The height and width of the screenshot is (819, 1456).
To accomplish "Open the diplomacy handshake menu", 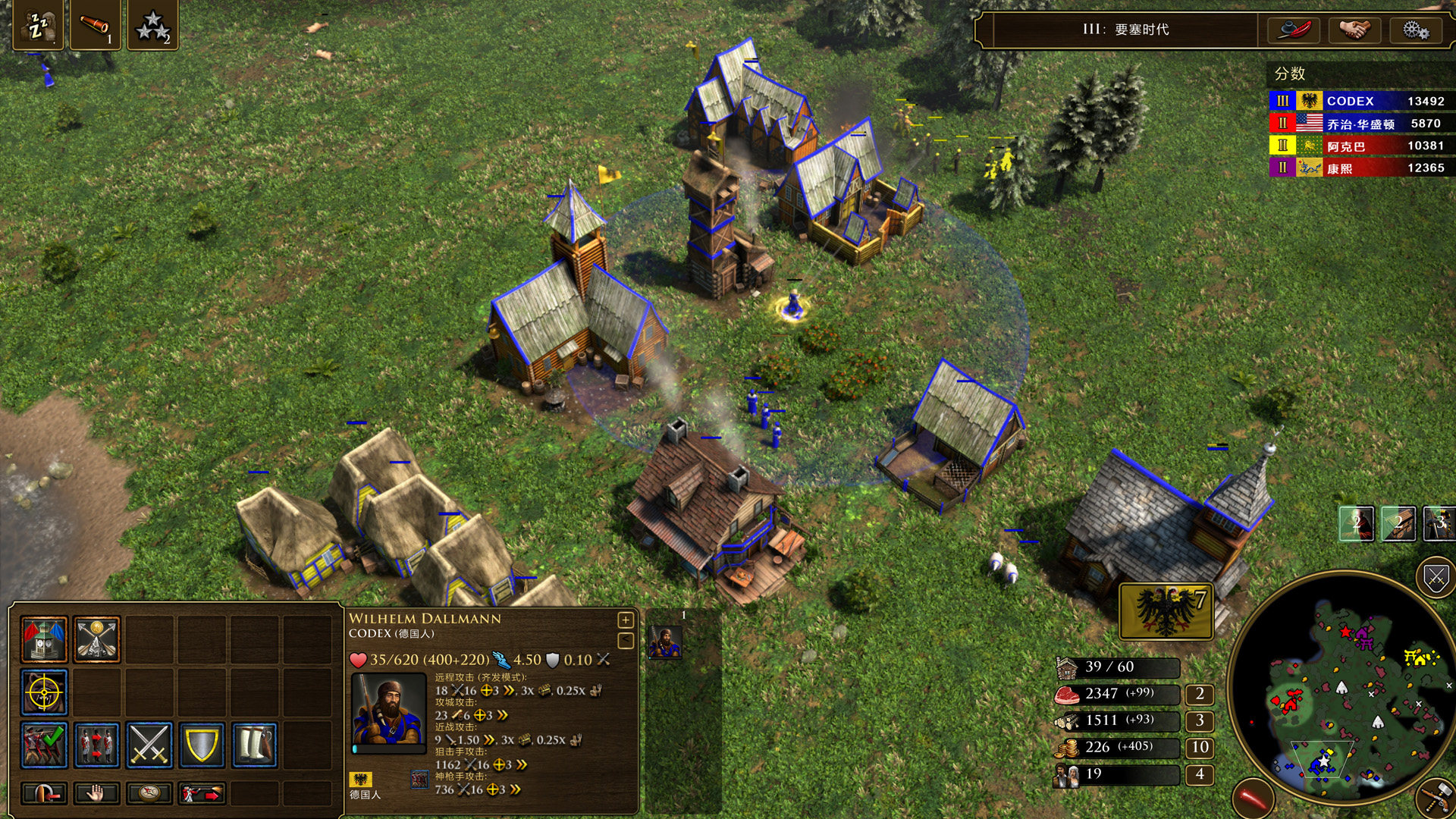I will tap(1354, 30).
